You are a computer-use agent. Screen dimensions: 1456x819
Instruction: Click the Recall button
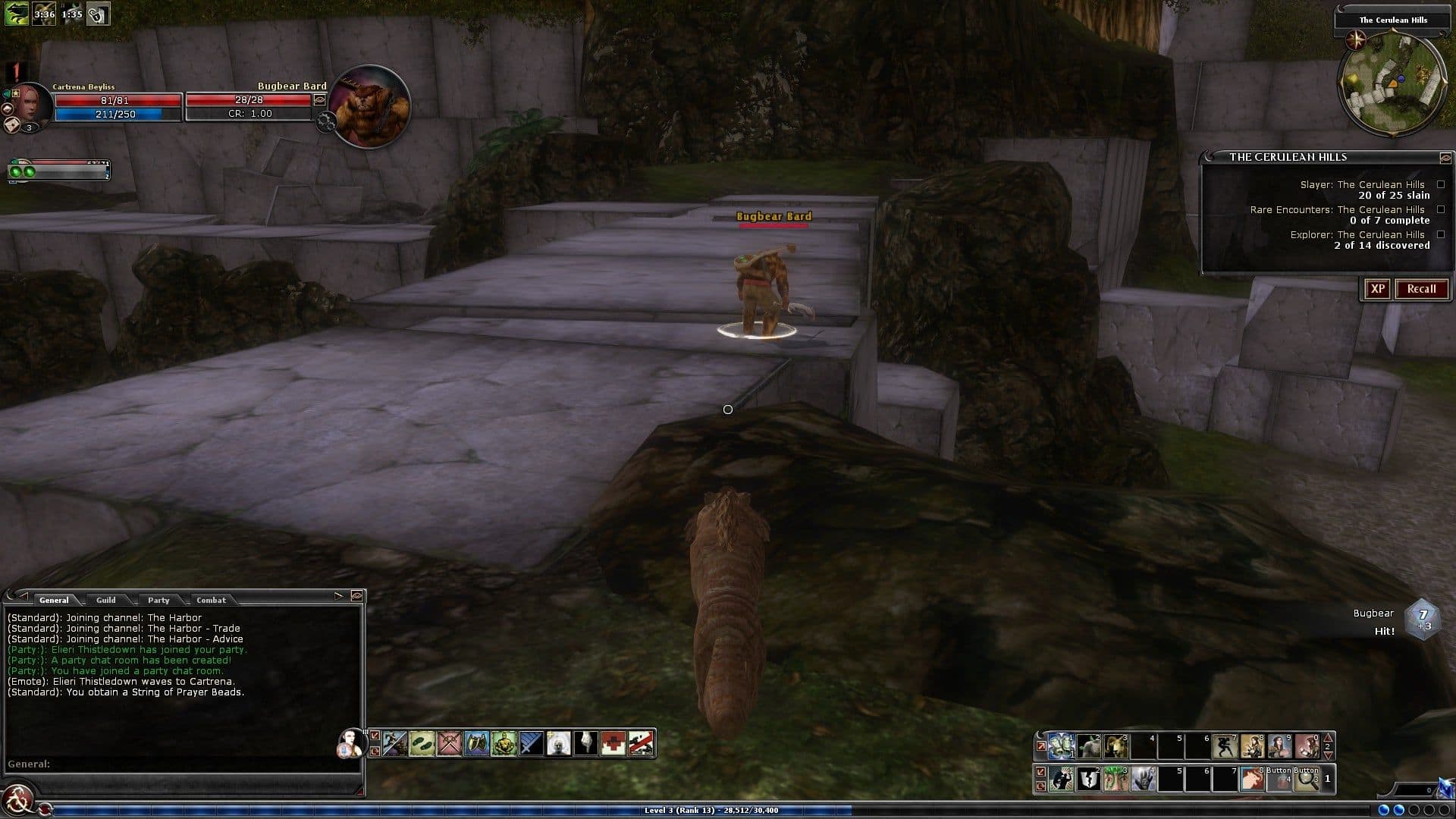pyautogui.click(x=1421, y=289)
